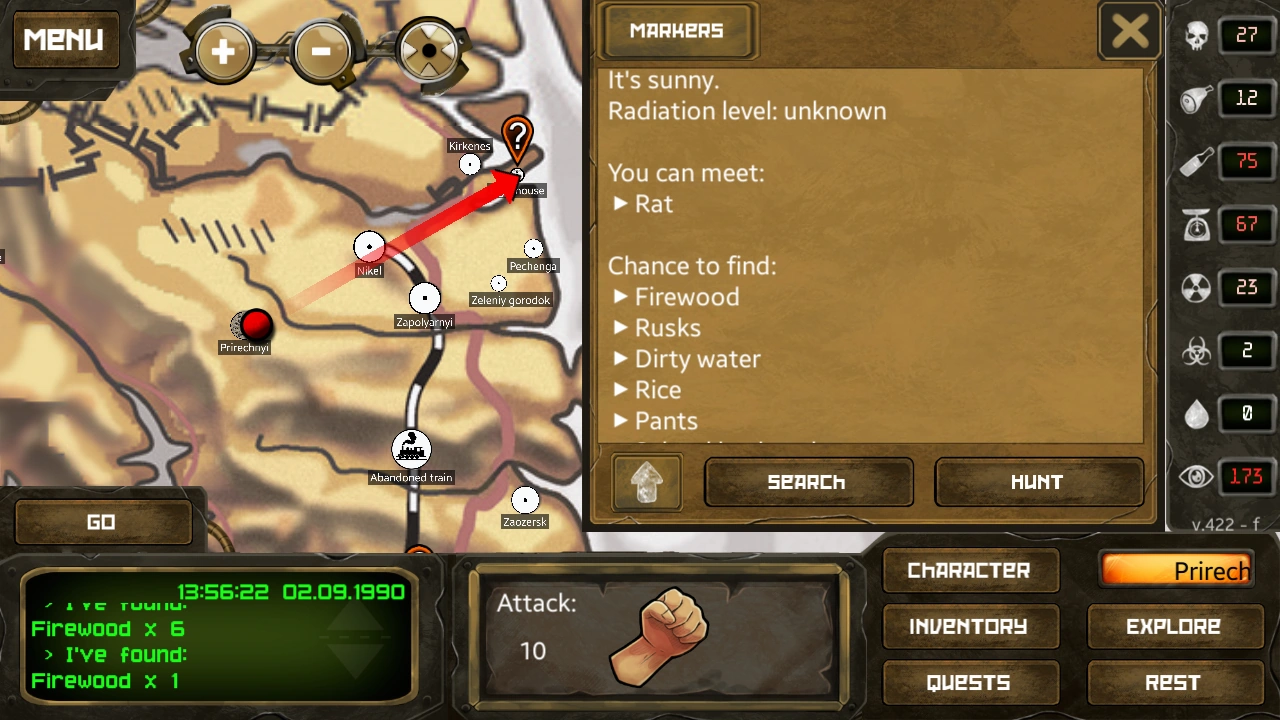Open the Menu button
Image resolution: width=1280 pixels, height=720 pixels.
(64, 40)
